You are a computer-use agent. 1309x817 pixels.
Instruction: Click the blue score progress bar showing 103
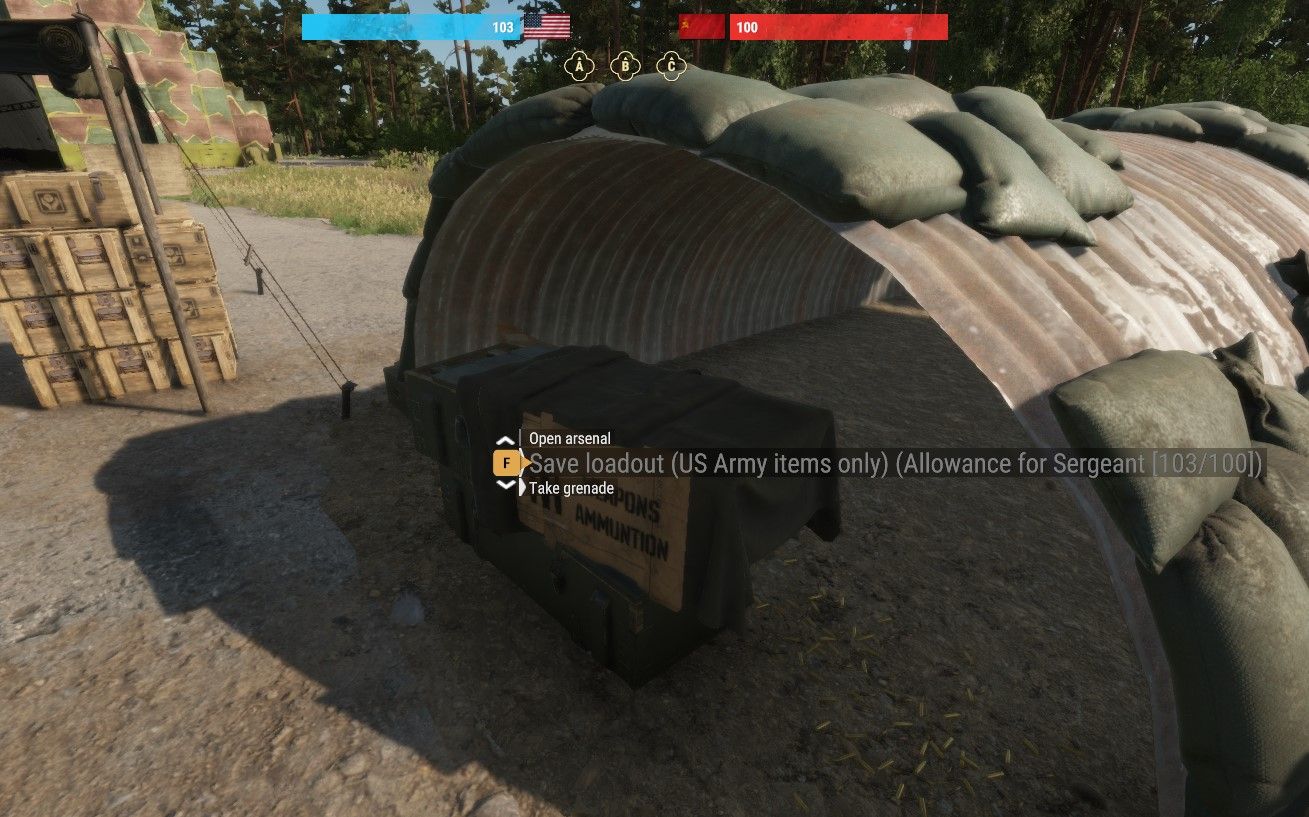[410, 27]
